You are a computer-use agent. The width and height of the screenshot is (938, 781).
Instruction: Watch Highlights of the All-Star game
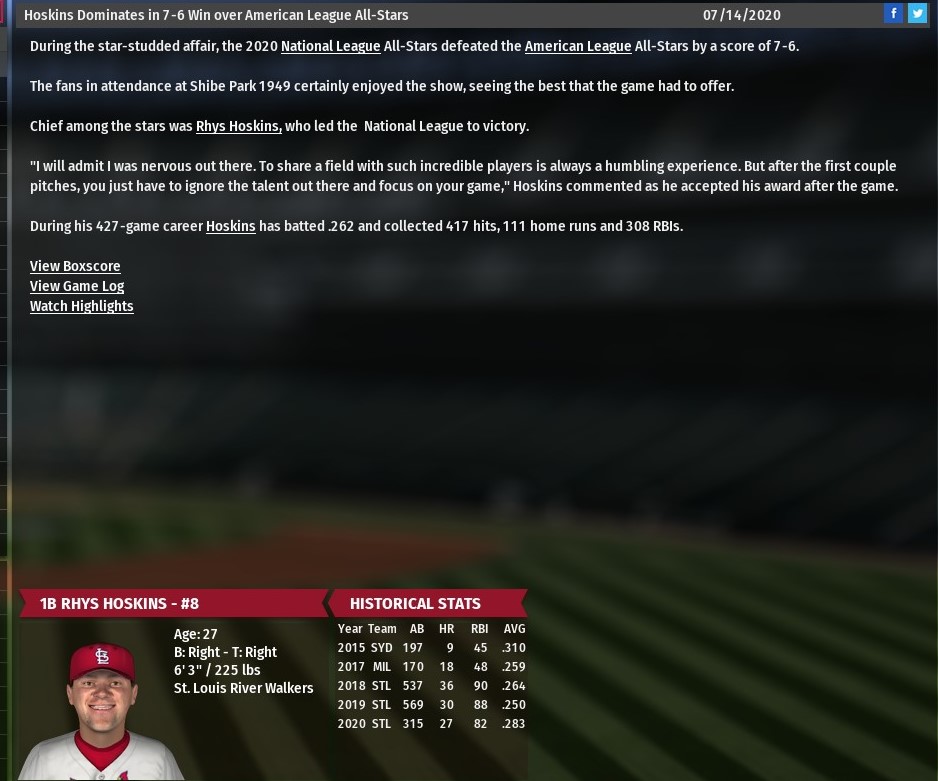81,306
